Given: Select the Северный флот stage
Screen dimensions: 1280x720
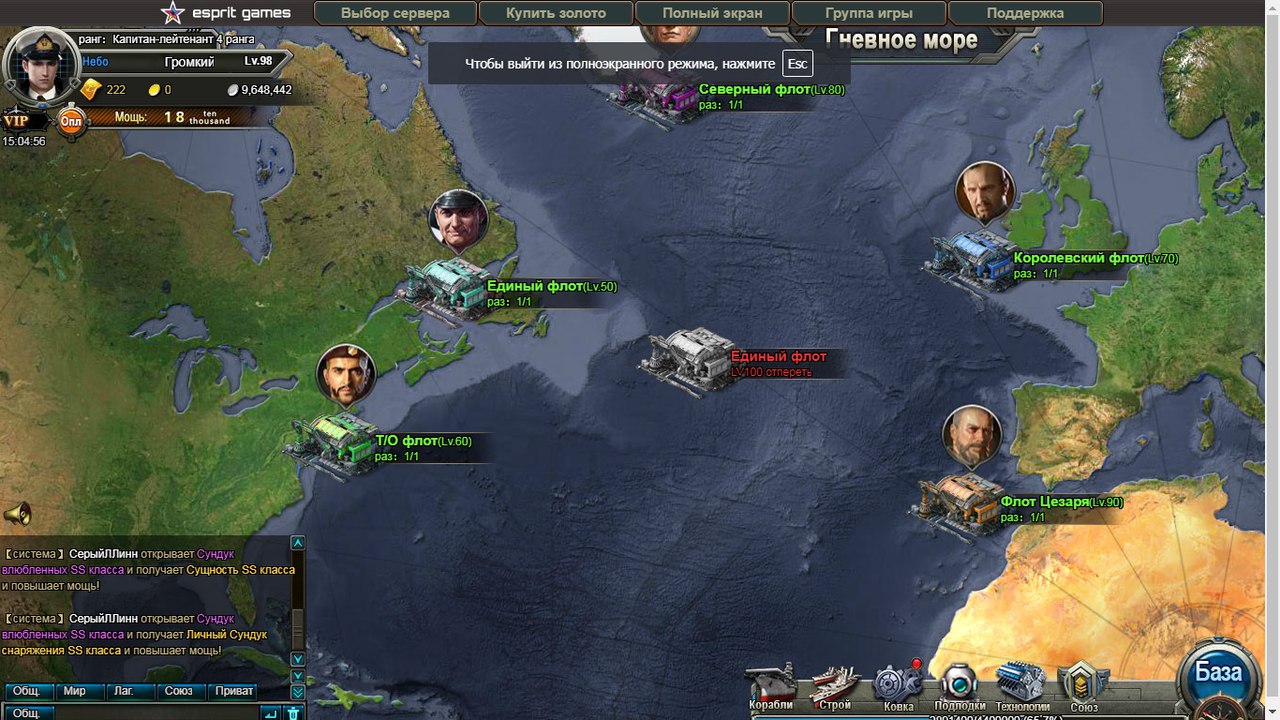Looking at the screenshot, I should [x=661, y=95].
